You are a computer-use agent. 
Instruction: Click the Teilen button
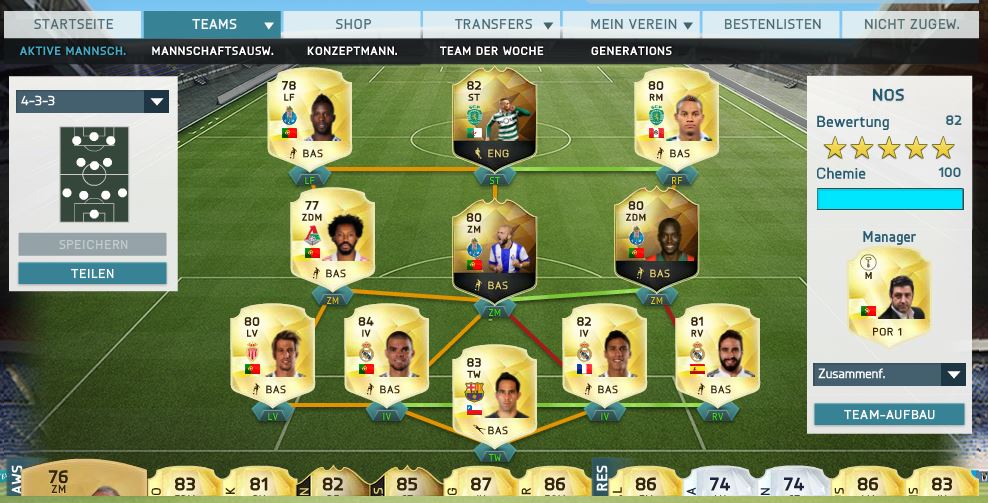(92, 273)
